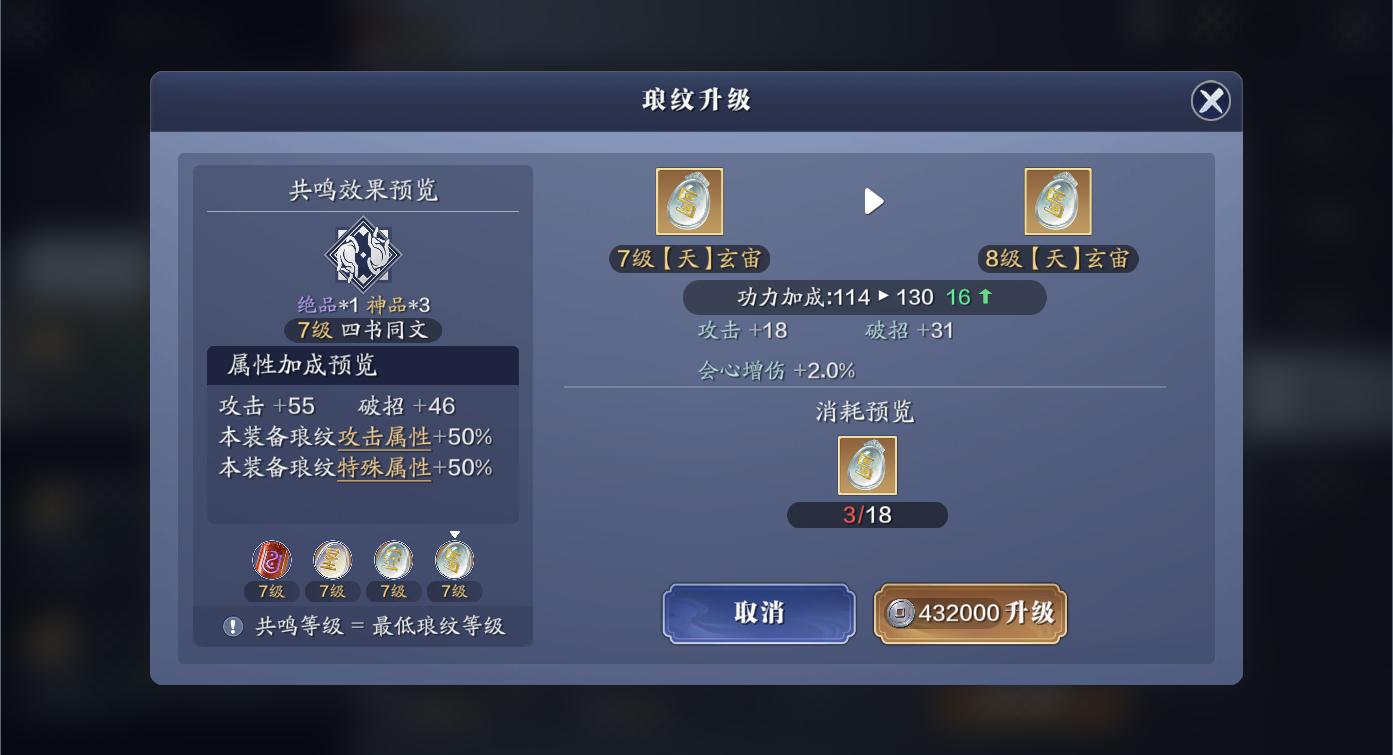Close the 琅纹升级 dialog

(x=1211, y=101)
